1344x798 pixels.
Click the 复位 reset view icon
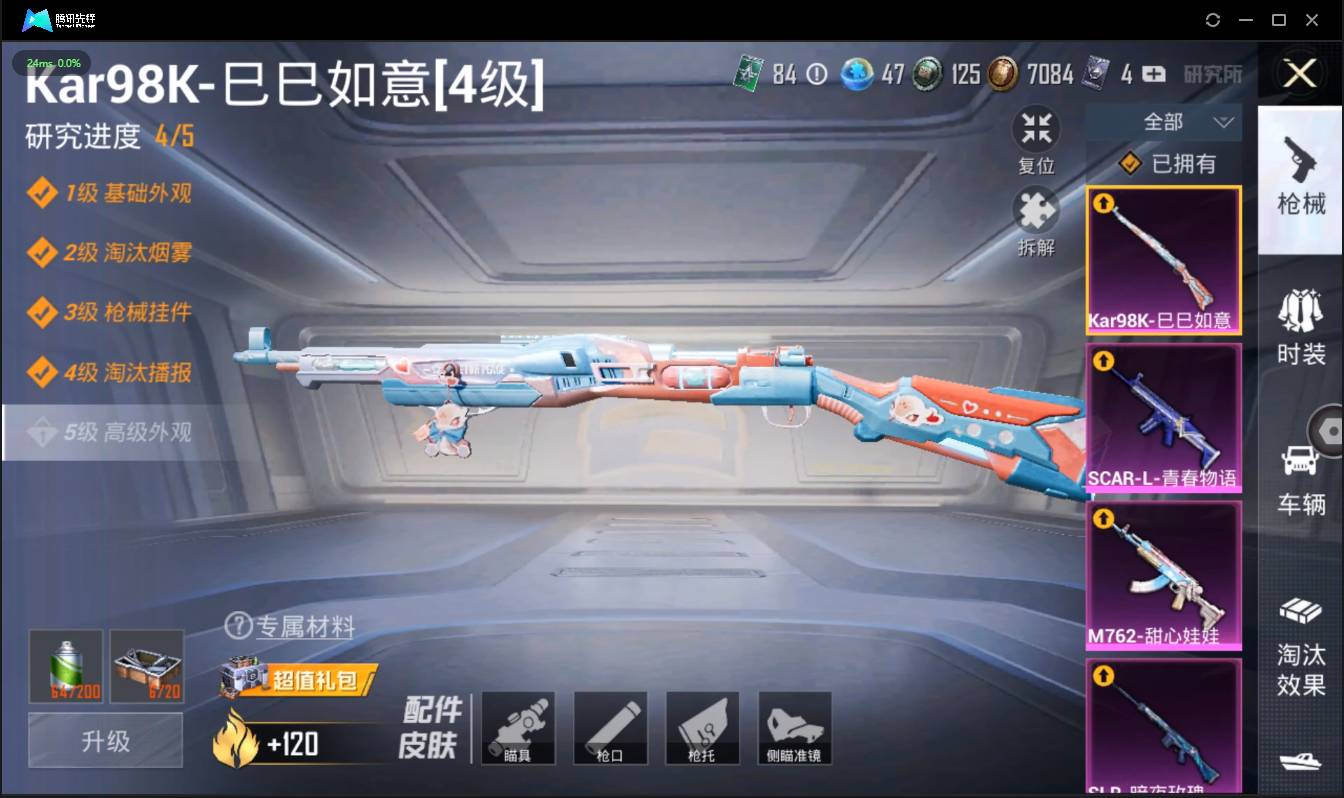(x=1036, y=127)
